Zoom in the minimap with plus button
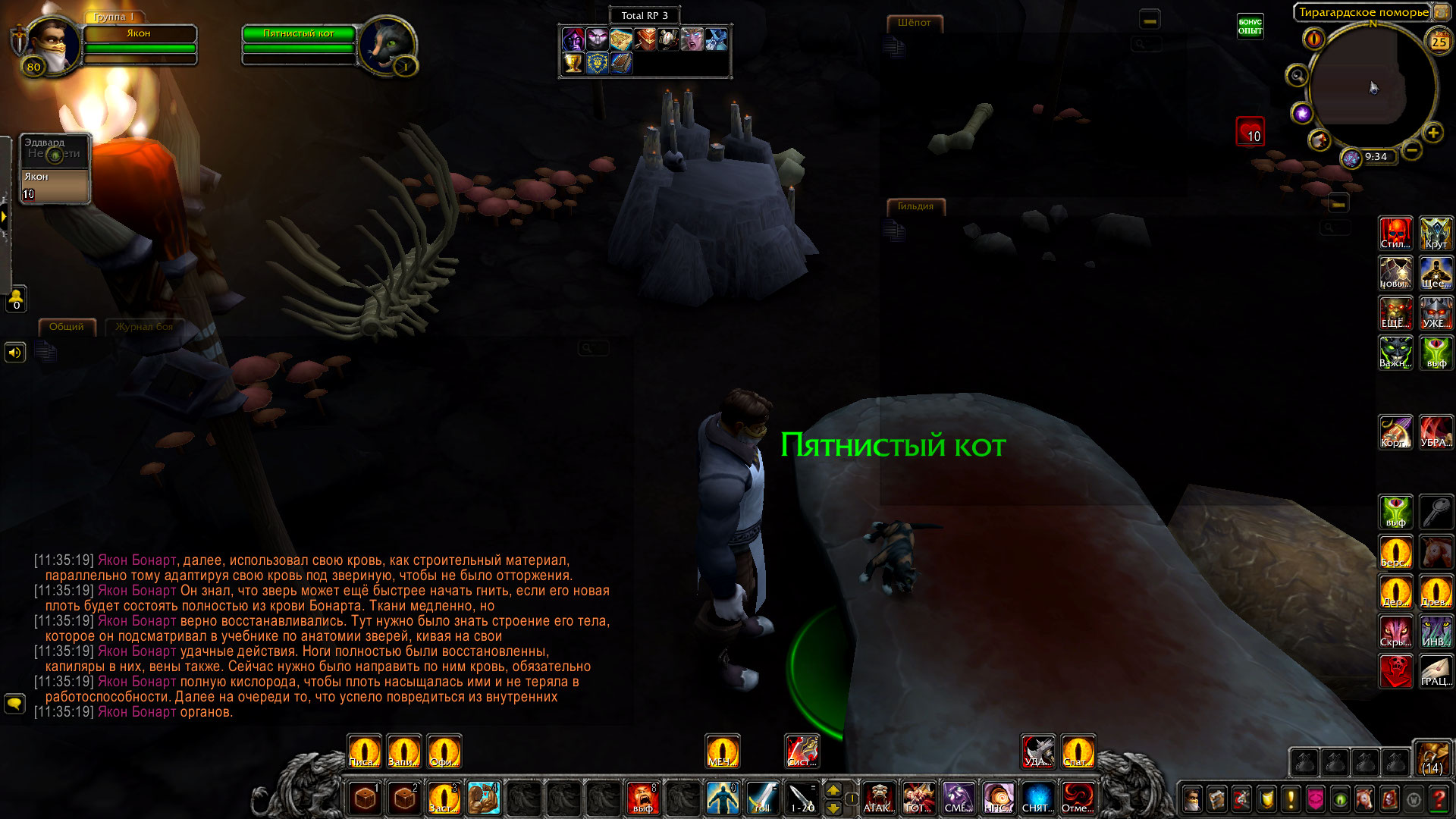Screen dimensions: 1456x819 1432,133
